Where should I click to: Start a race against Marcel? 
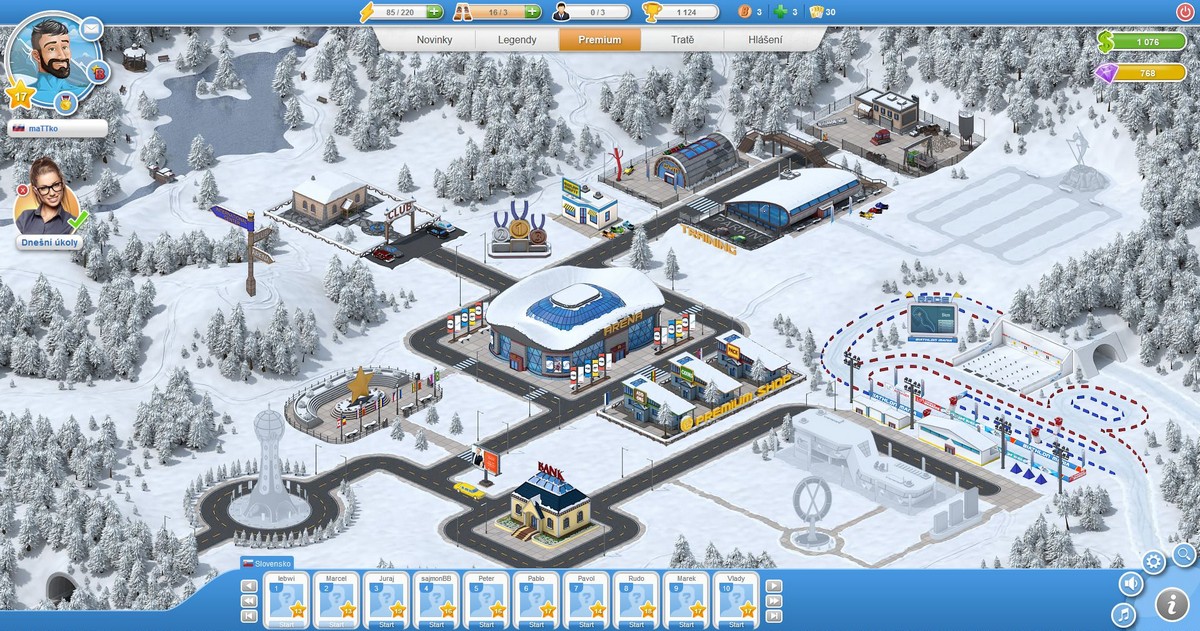(x=336, y=624)
